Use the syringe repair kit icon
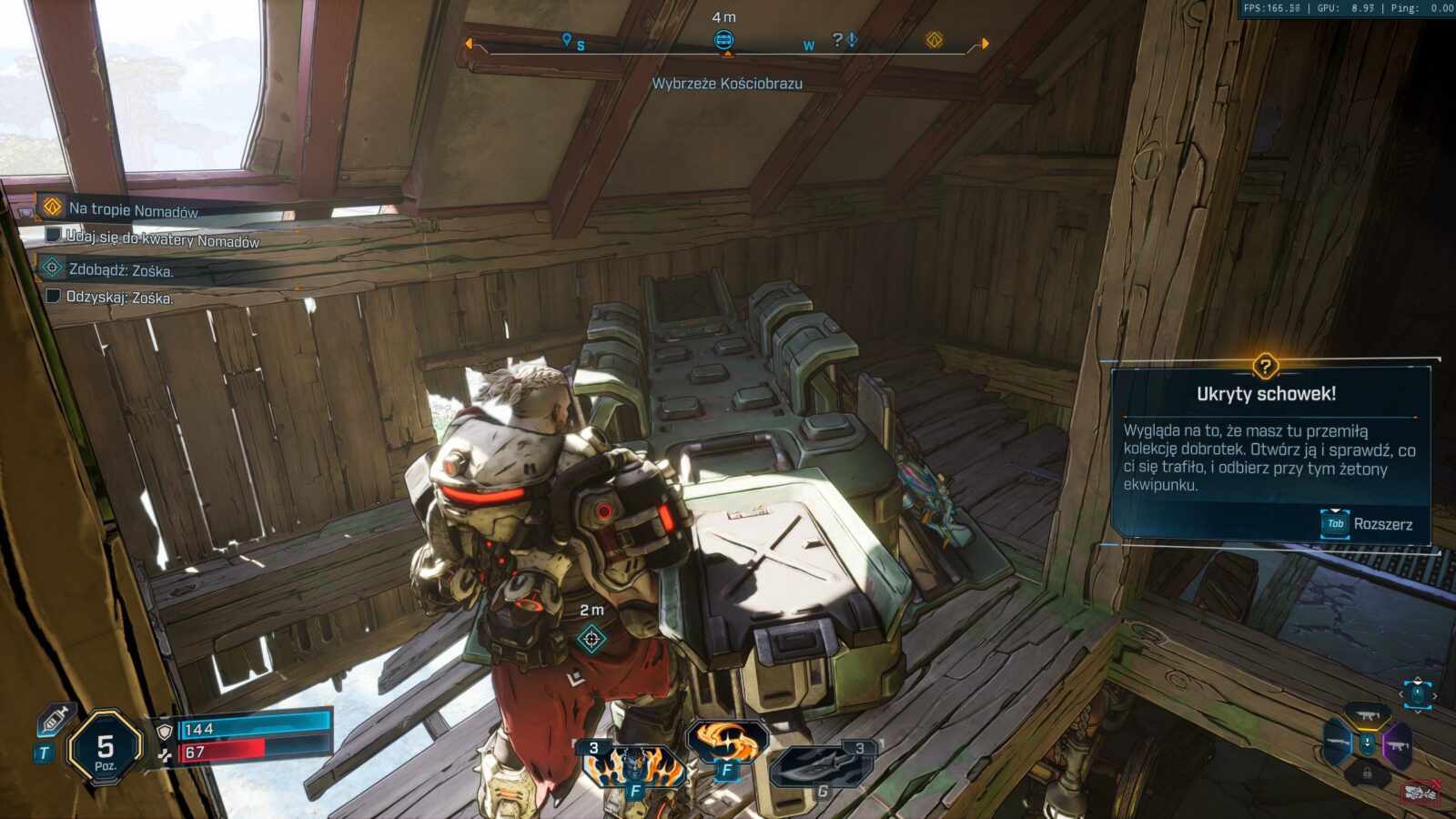 click(x=55, y=721)
